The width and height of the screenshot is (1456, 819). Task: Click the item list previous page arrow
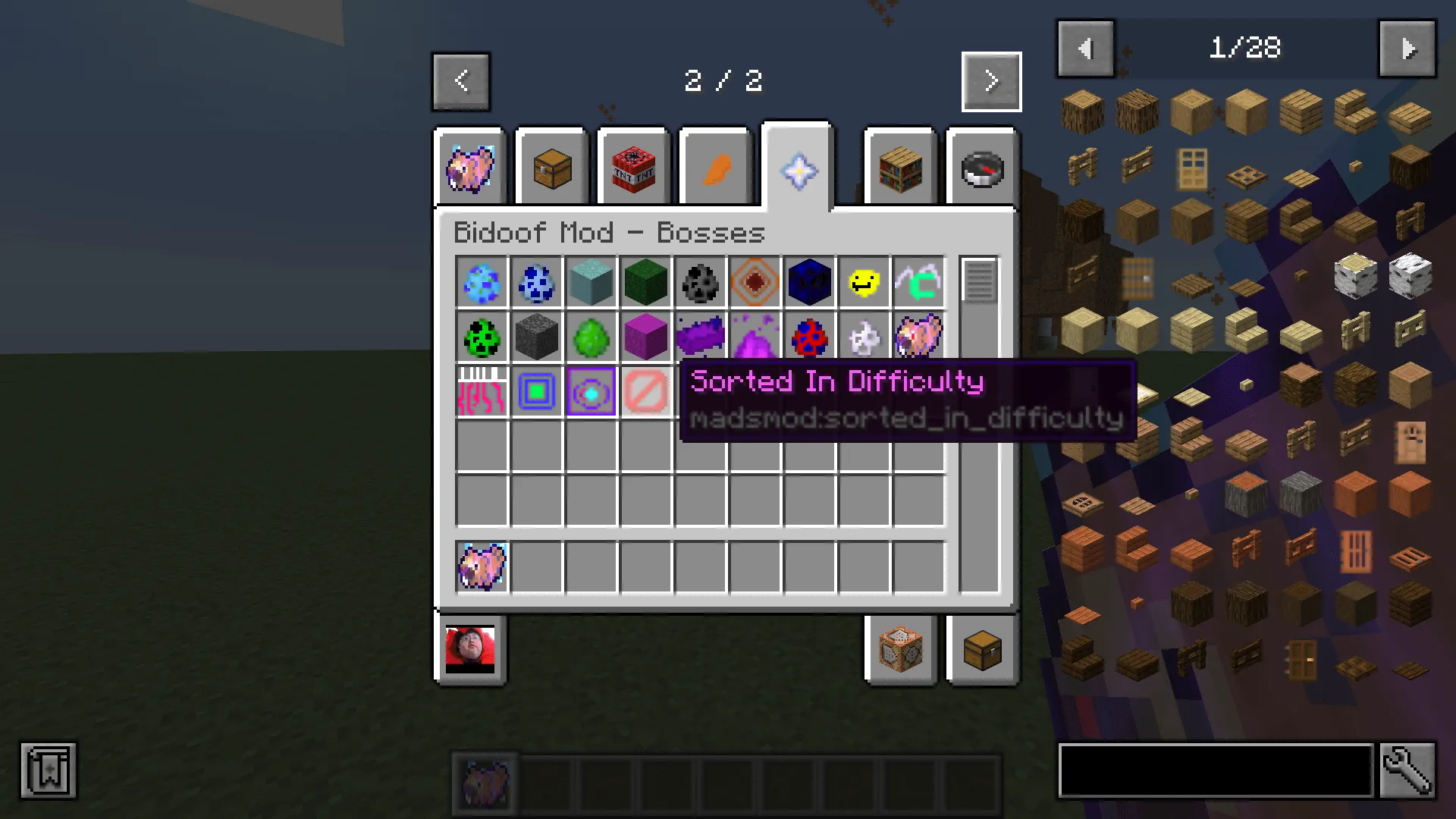point(1085,49)
